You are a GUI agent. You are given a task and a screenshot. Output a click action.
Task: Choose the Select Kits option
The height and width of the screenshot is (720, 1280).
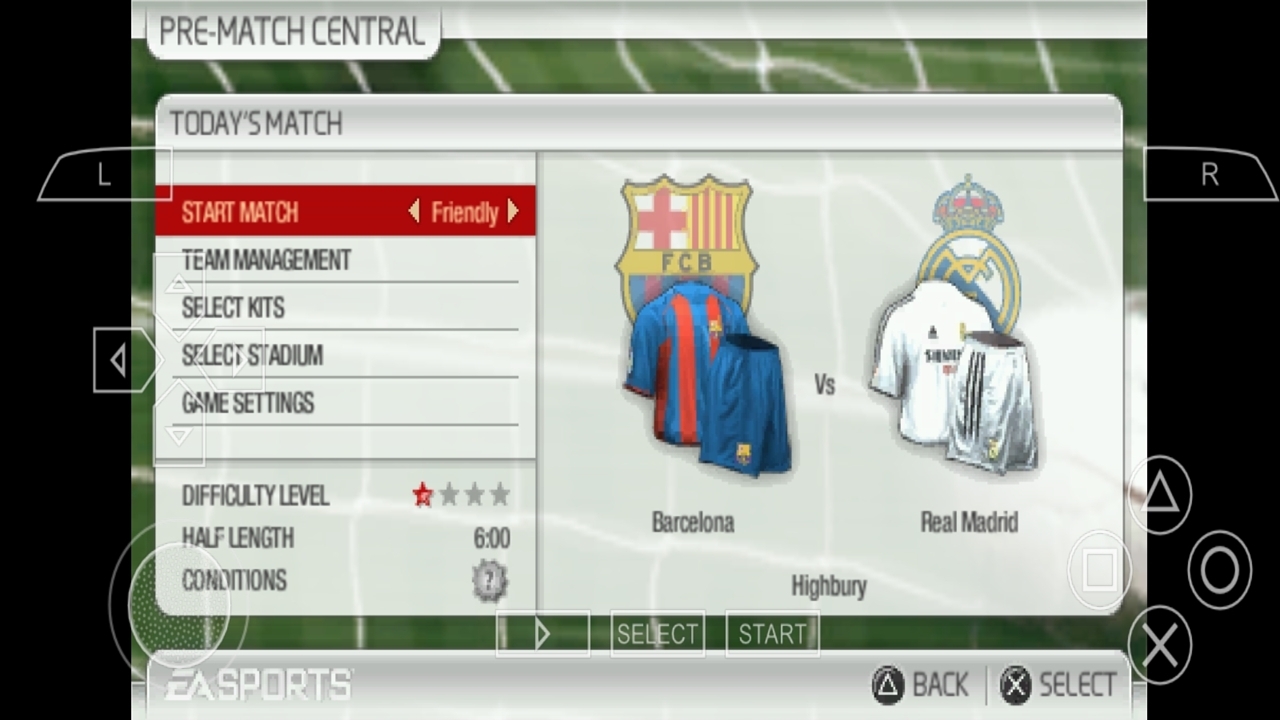pyautogui.click(x=233, y=308)
